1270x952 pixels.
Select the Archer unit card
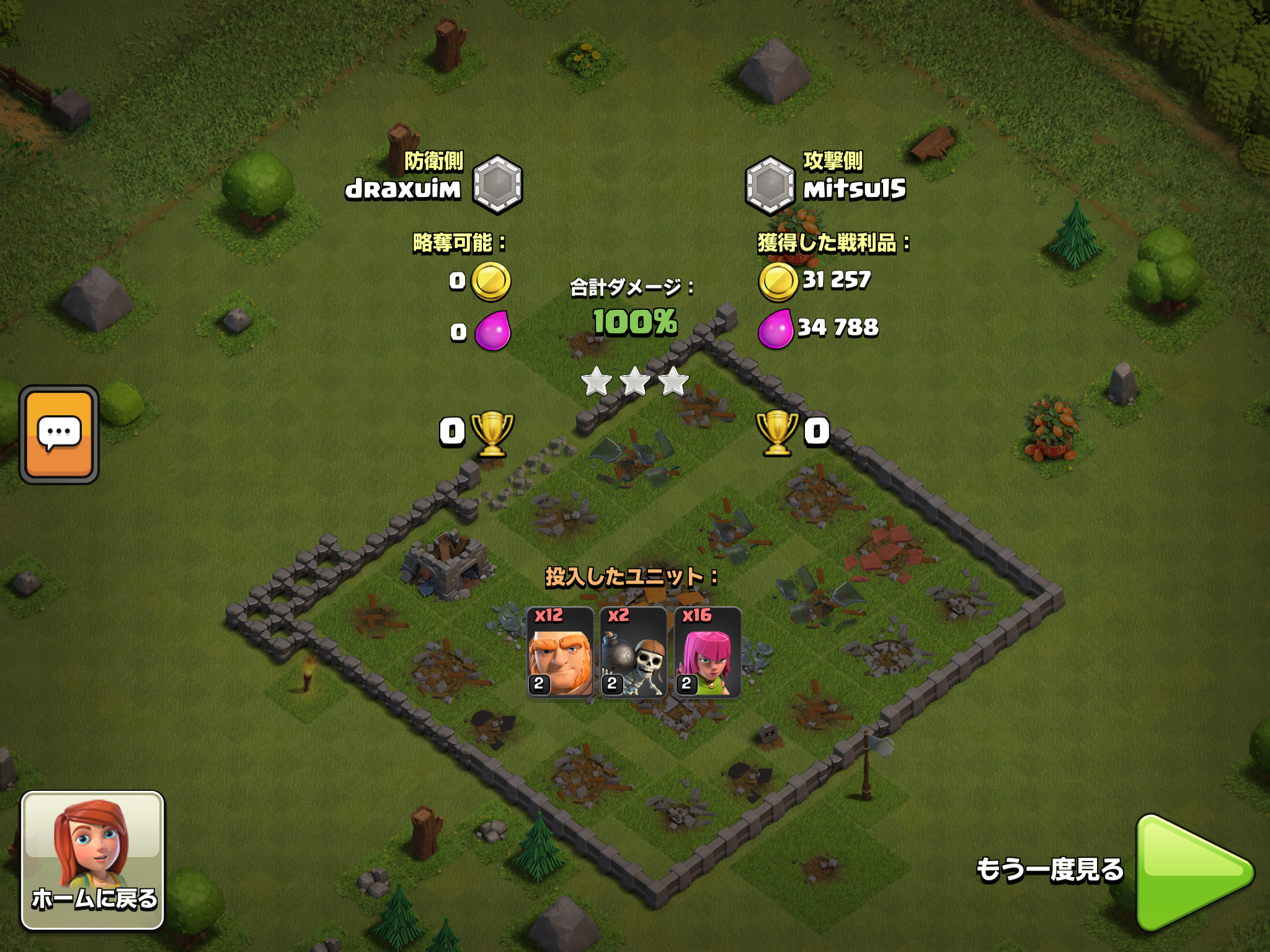click(708, 653)
